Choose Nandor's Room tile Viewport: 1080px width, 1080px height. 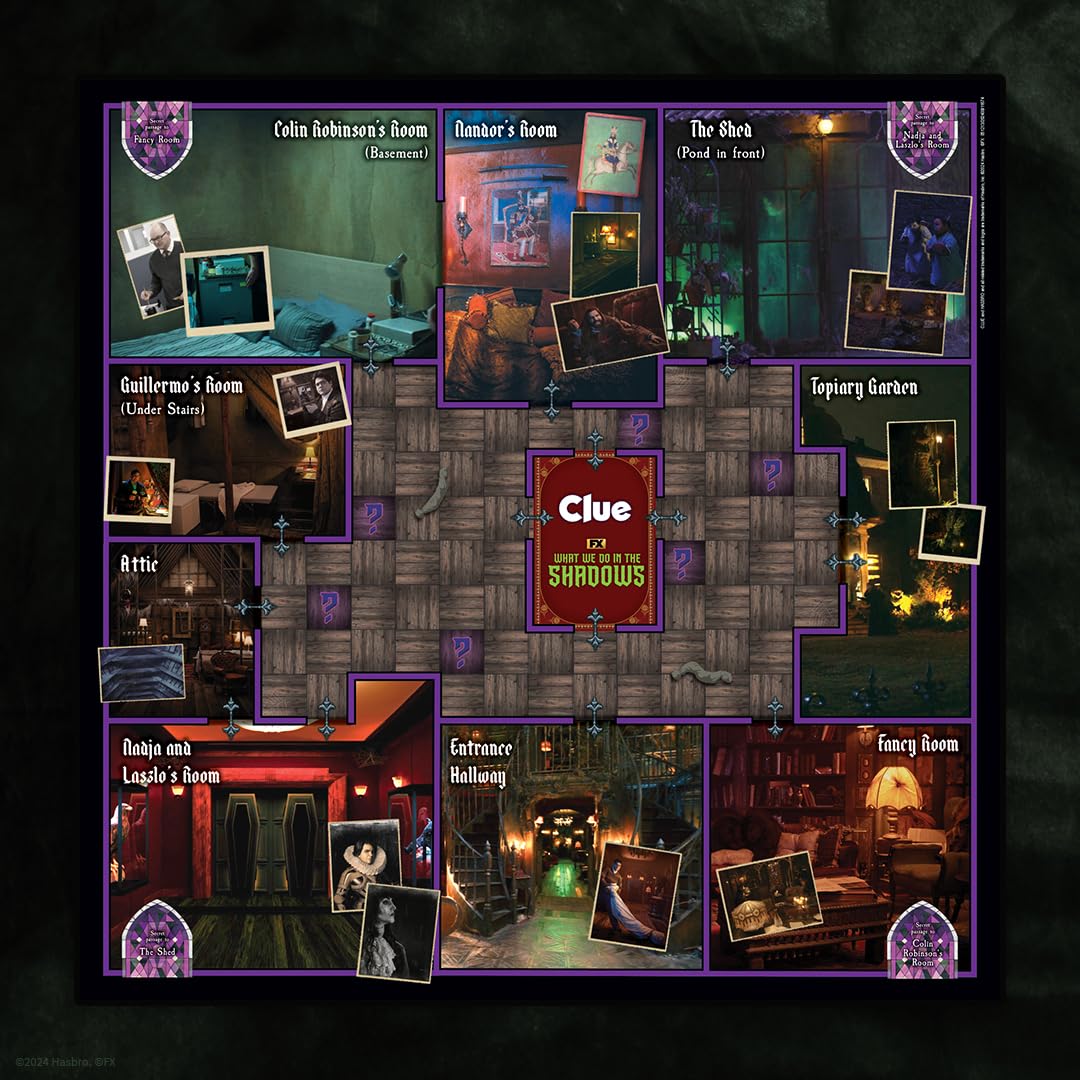(548, 250)
